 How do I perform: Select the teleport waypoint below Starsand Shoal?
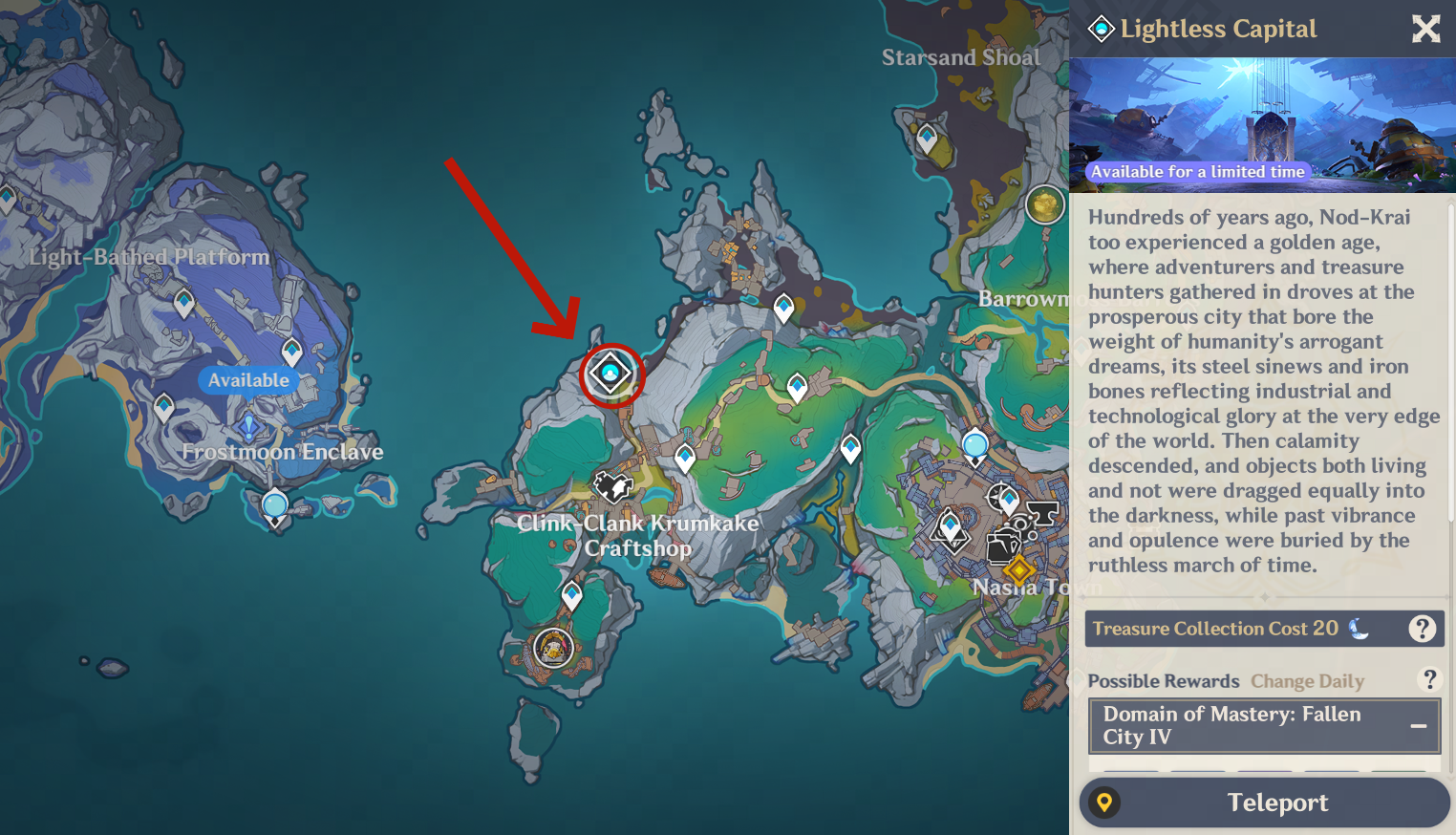pyautogui.click(x=926, y=139)
